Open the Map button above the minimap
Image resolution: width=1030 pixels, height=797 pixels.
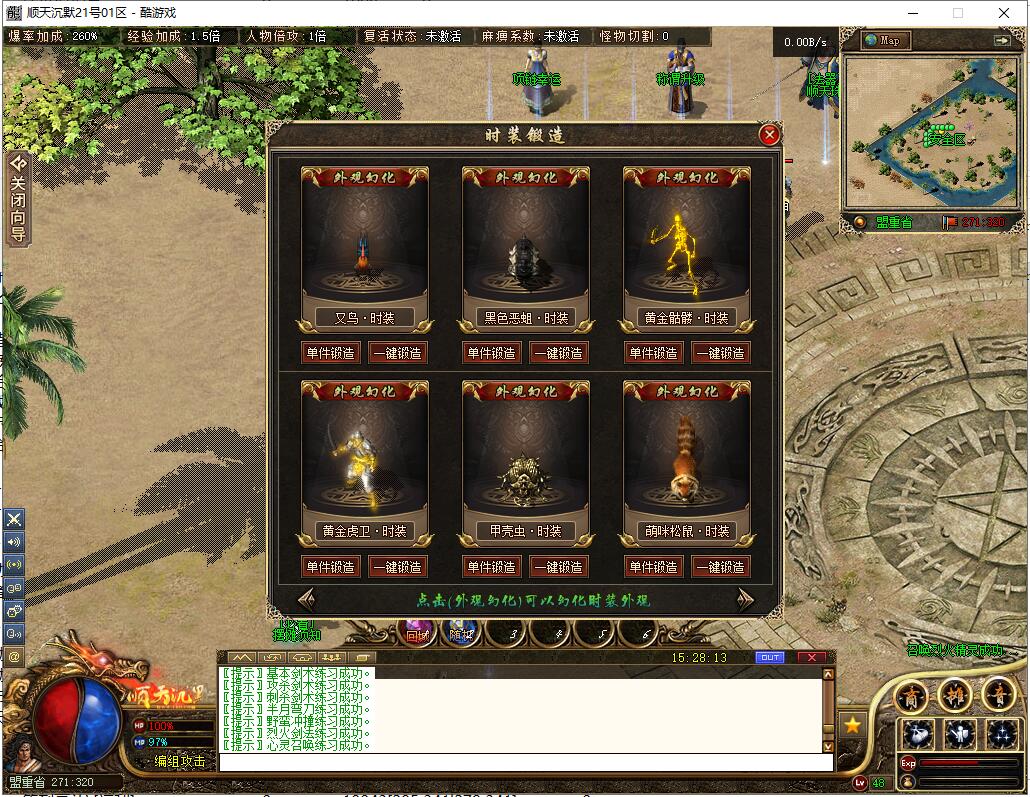pyautogui.click(x=884, y=40)
